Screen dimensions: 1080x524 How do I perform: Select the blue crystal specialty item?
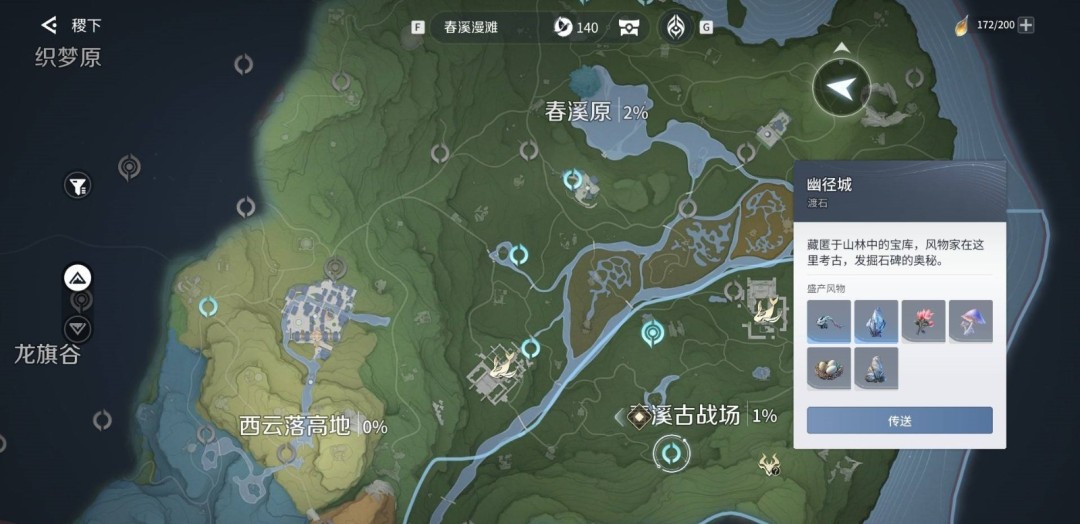click(x=876, y=321)
